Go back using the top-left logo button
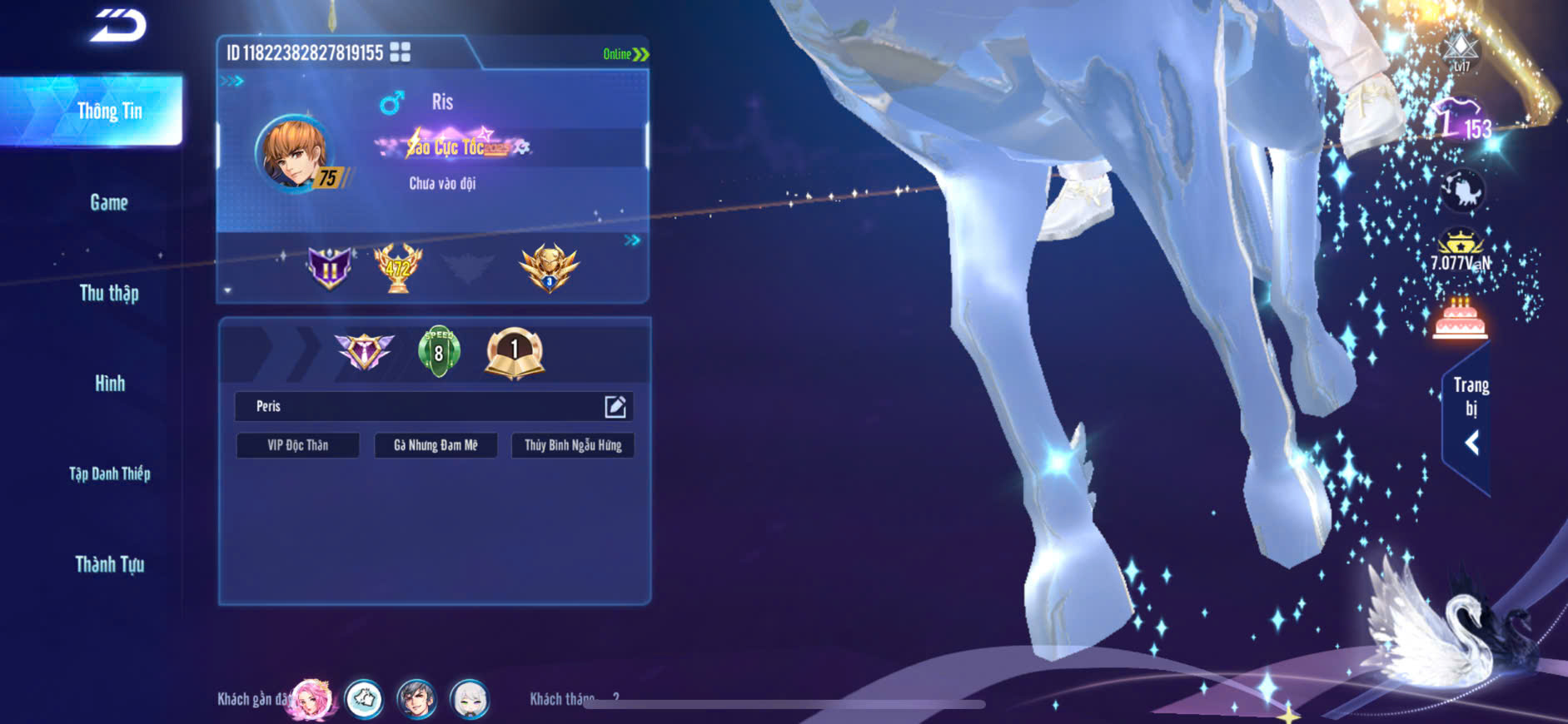This screenshot has height=724, width=1568. [118, 26]
